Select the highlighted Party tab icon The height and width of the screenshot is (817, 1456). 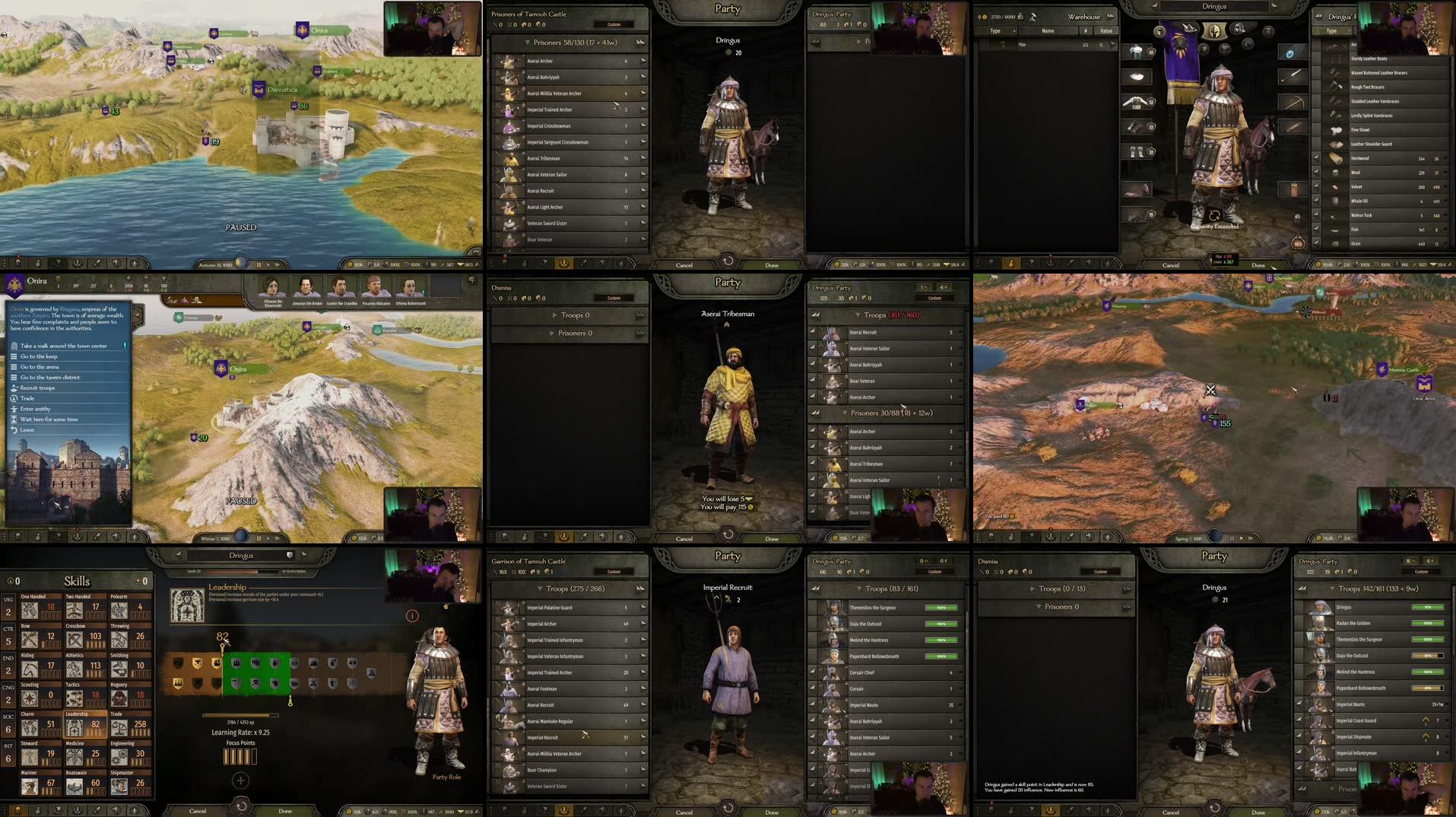(564, 264)
